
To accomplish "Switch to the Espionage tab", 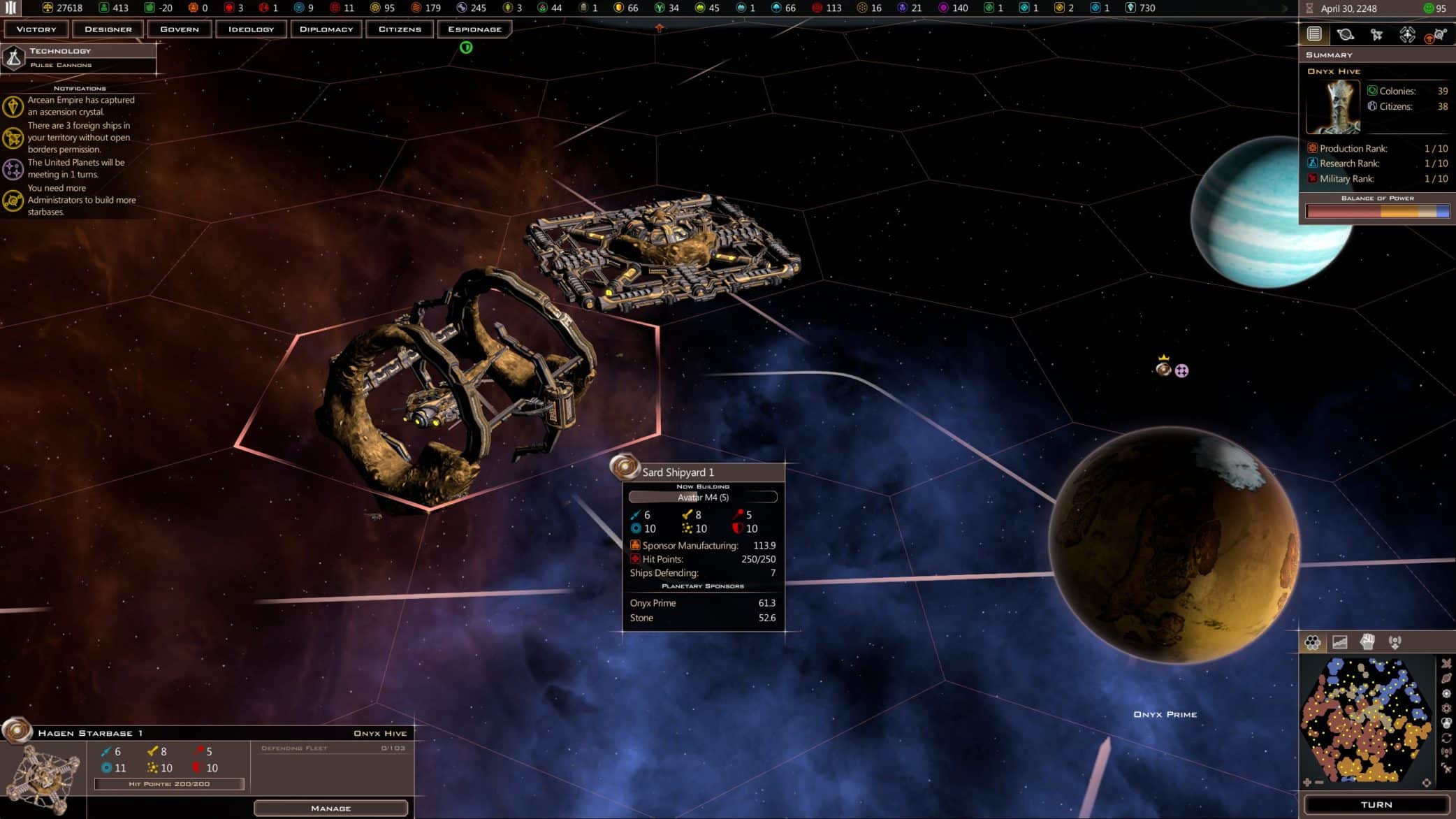I will (x=474, y=29).
